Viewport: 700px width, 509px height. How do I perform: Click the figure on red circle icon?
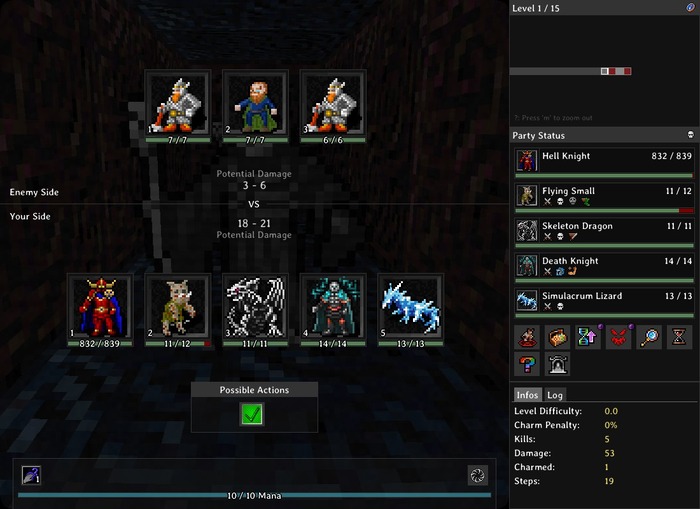[527, 337]
